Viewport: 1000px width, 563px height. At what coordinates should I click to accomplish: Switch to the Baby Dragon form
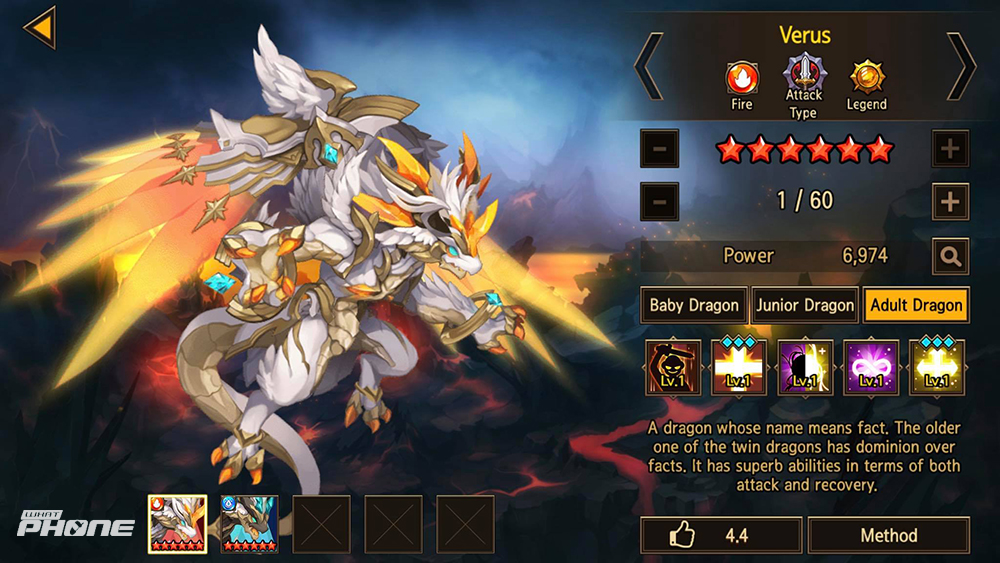coord(694,305)
